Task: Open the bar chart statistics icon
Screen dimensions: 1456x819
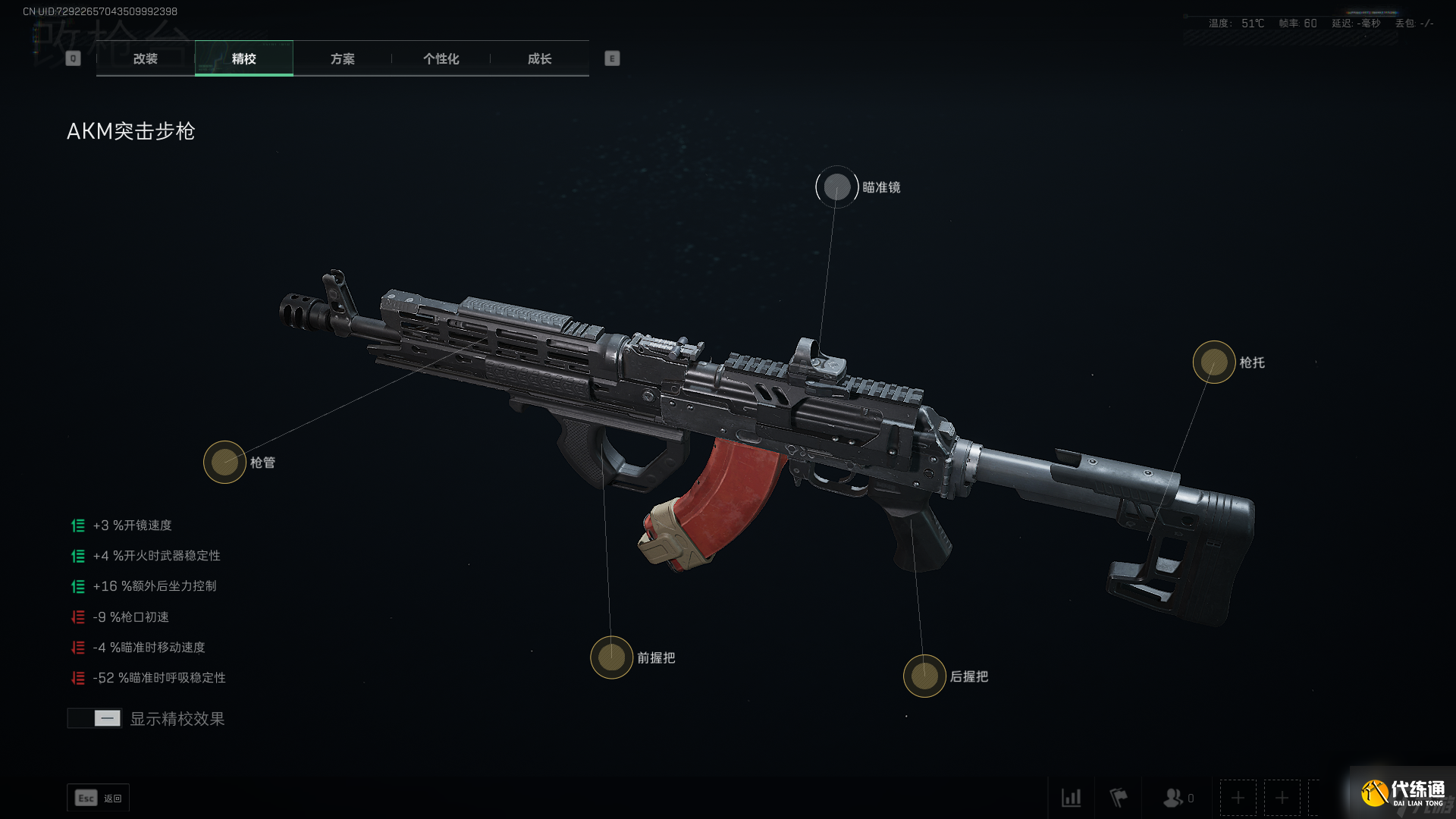Action: [x=1071, y=798]
